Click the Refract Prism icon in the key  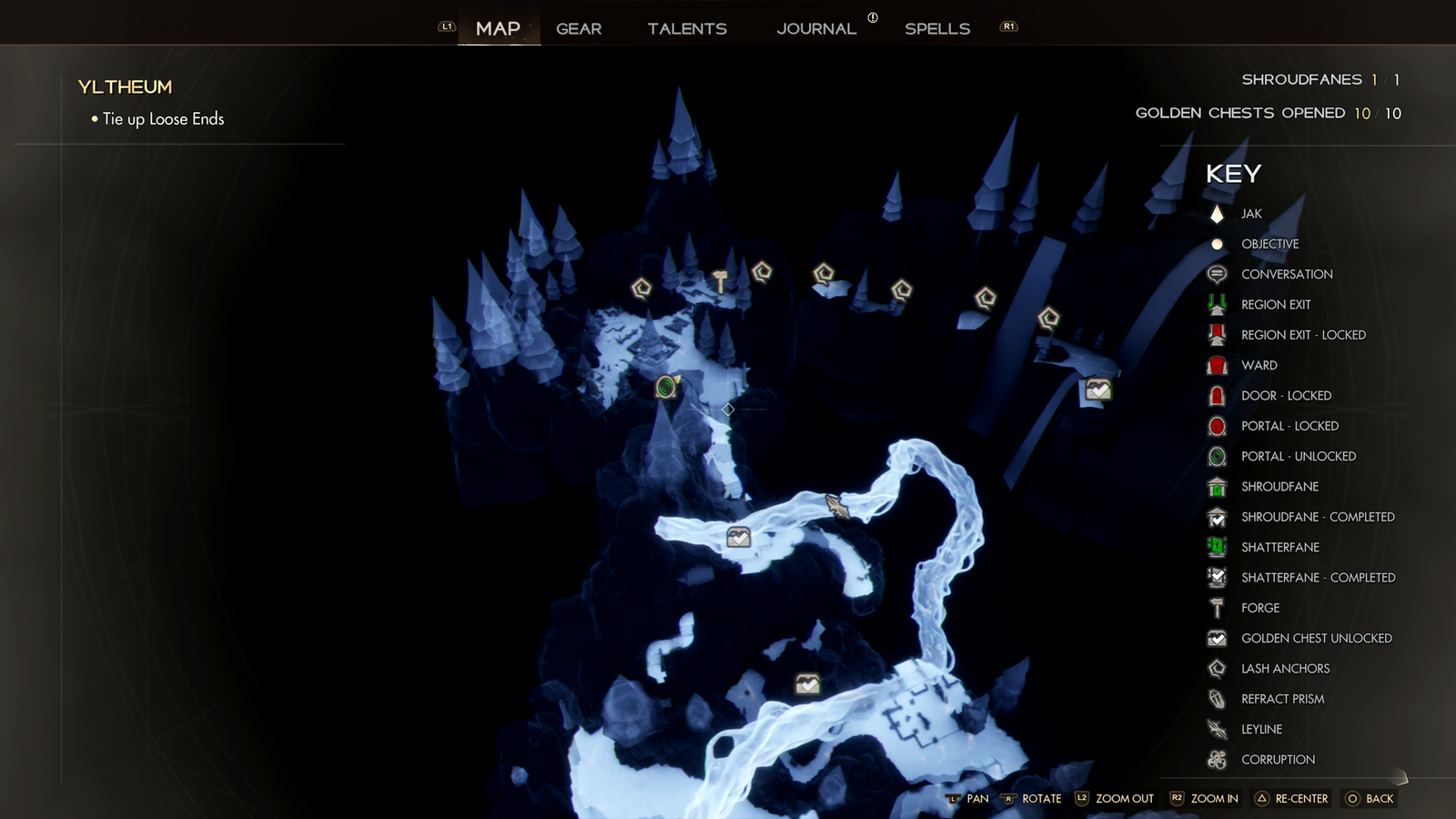[x=1217, y=699]
